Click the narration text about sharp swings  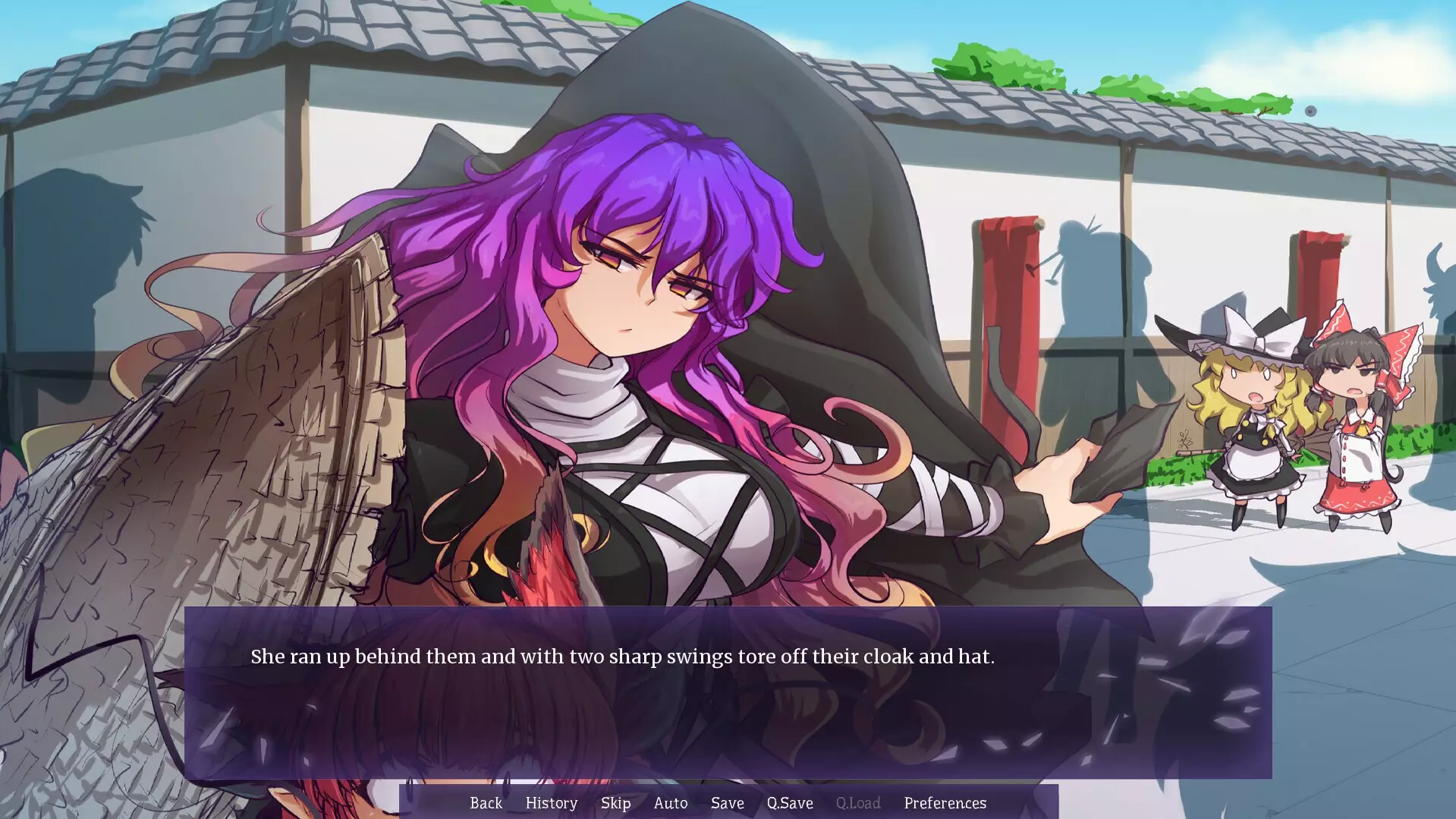coord(624,657)
